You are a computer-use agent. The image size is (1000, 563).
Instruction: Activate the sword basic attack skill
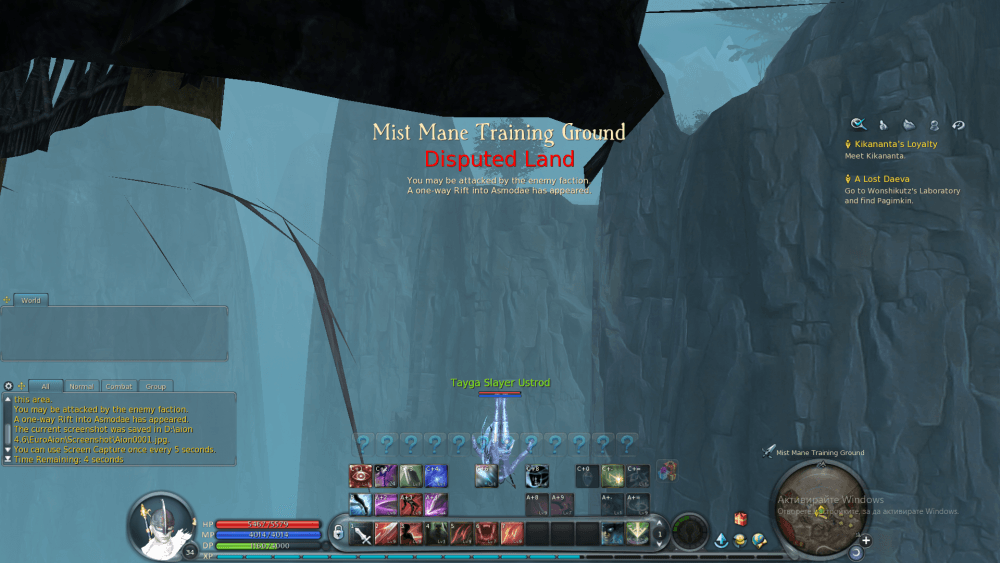(363, 532)
